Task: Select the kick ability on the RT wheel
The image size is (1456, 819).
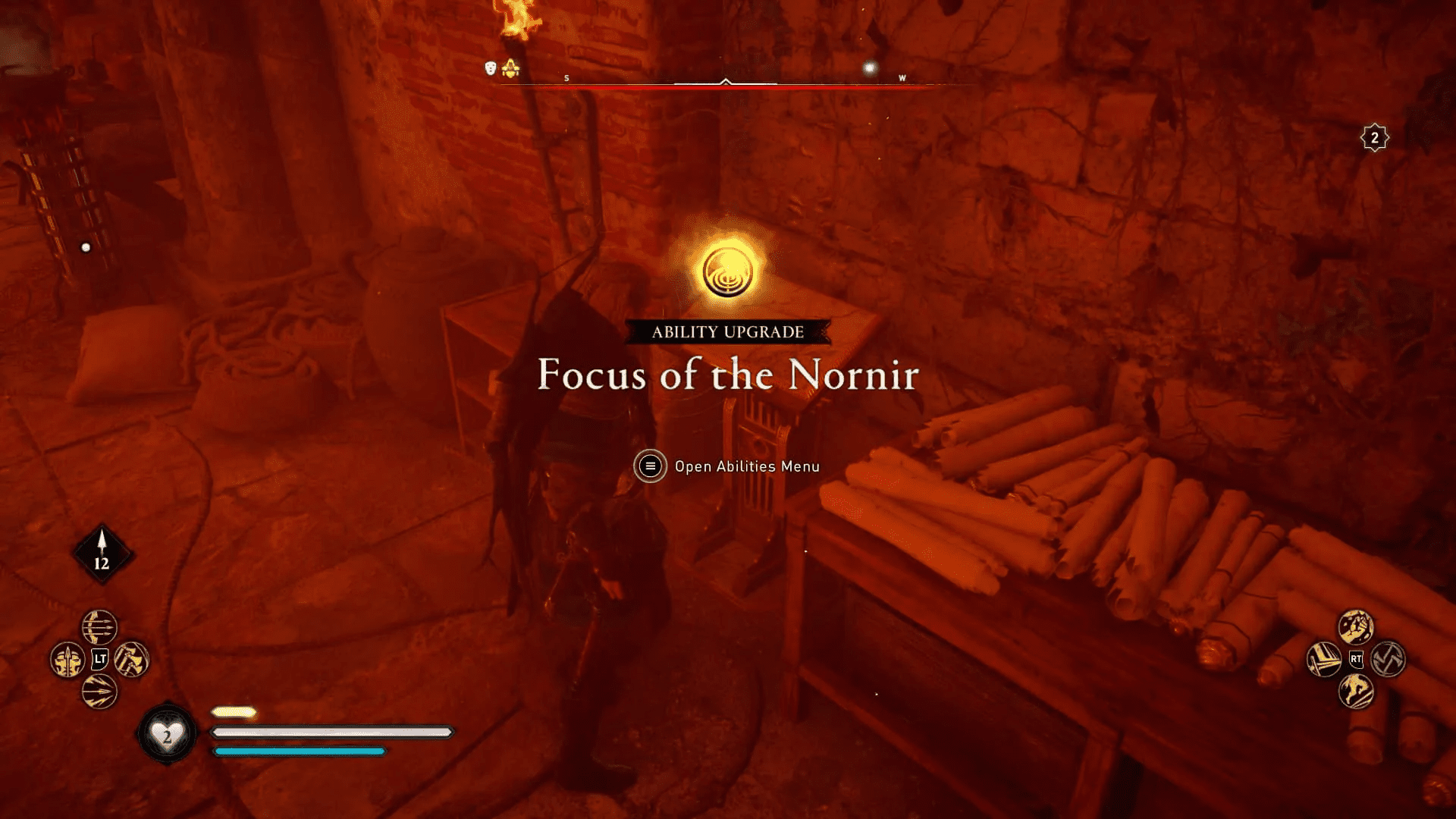Action: (x=1356, y=627)
